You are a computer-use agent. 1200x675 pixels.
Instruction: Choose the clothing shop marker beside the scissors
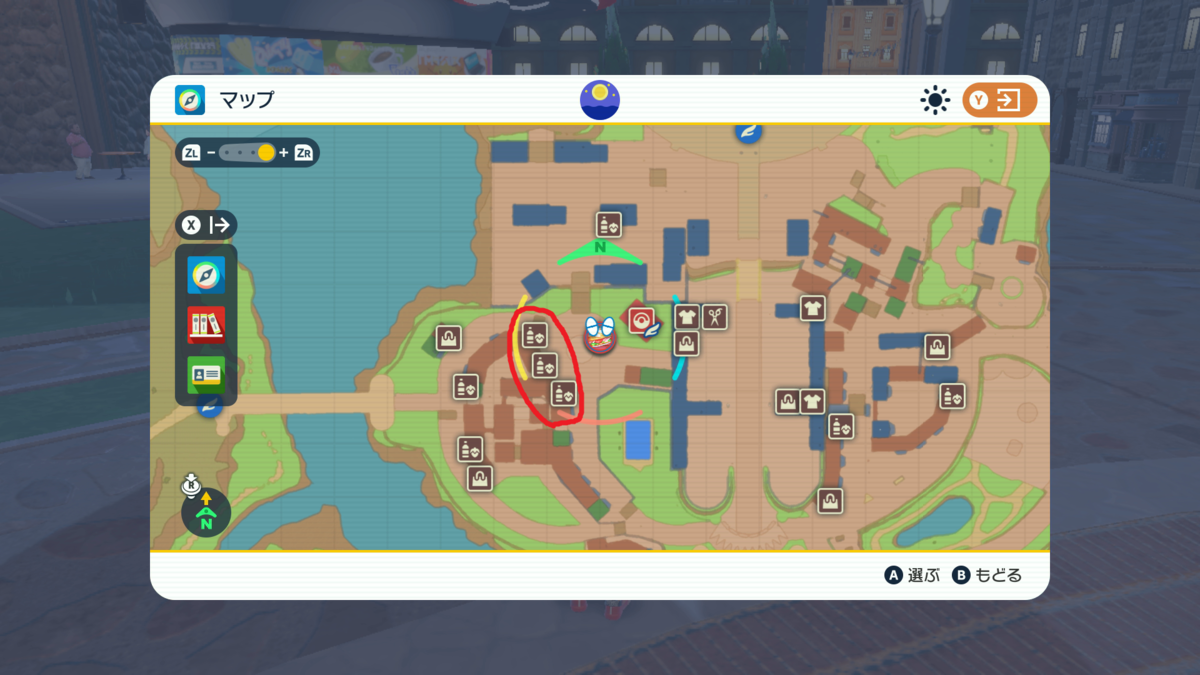click(x=686, y=318)
